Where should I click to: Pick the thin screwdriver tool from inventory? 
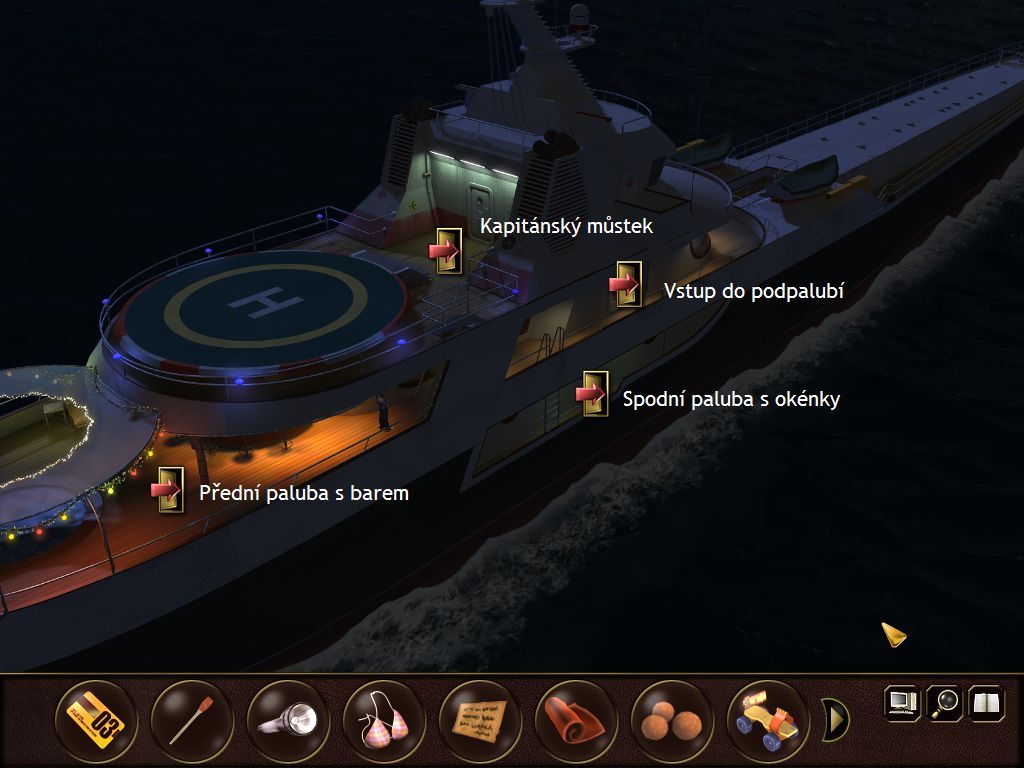point(191,719)
